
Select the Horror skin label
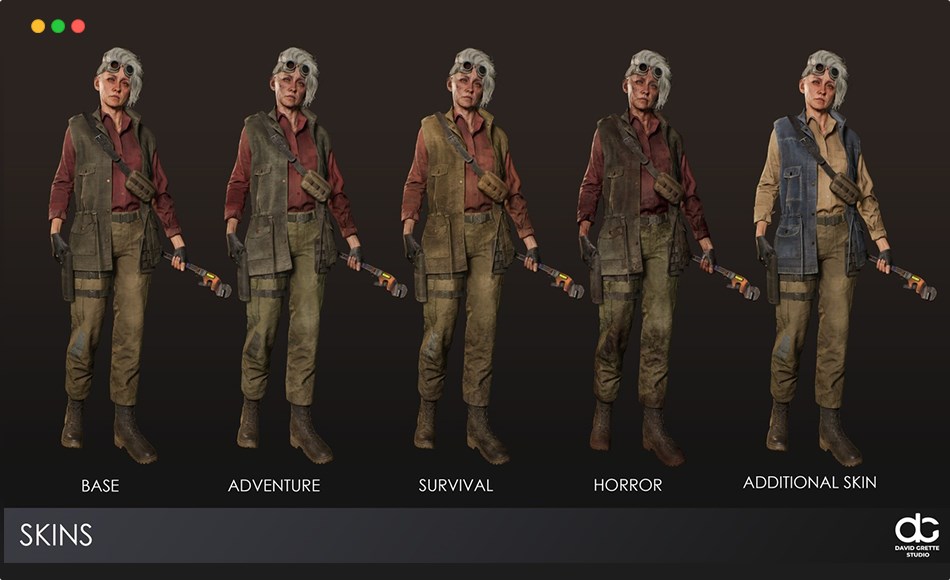click(628, 486)
